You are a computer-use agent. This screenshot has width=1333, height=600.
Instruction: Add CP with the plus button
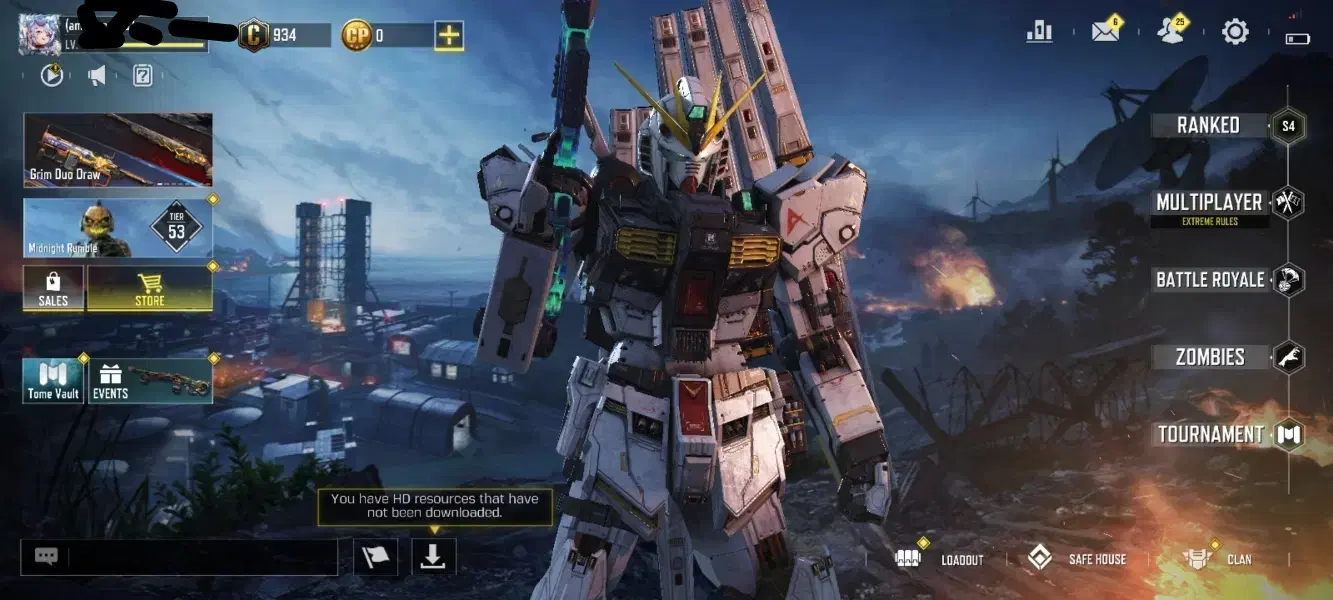[449, 36]
